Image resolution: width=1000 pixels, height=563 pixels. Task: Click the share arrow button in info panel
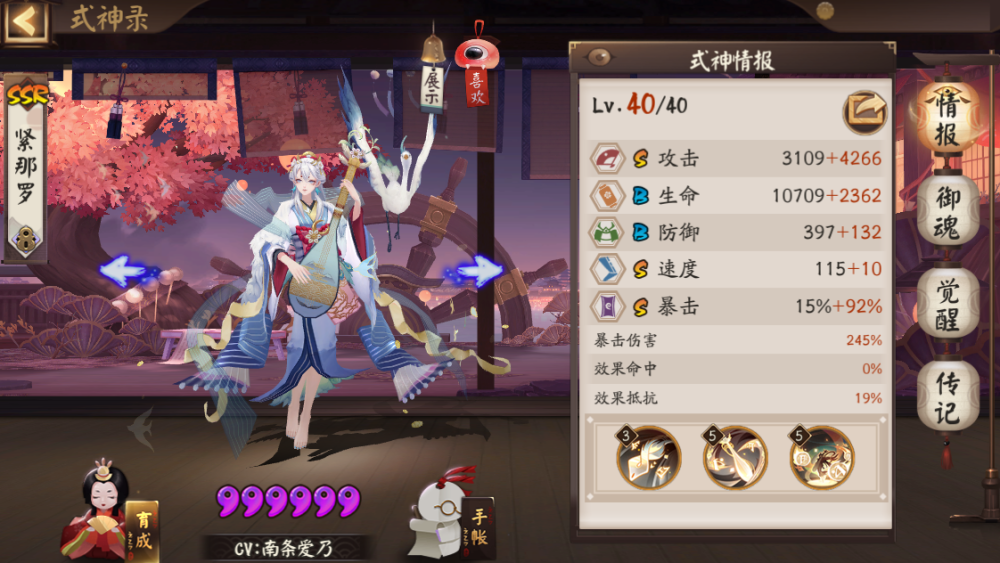tap(864, 111)
